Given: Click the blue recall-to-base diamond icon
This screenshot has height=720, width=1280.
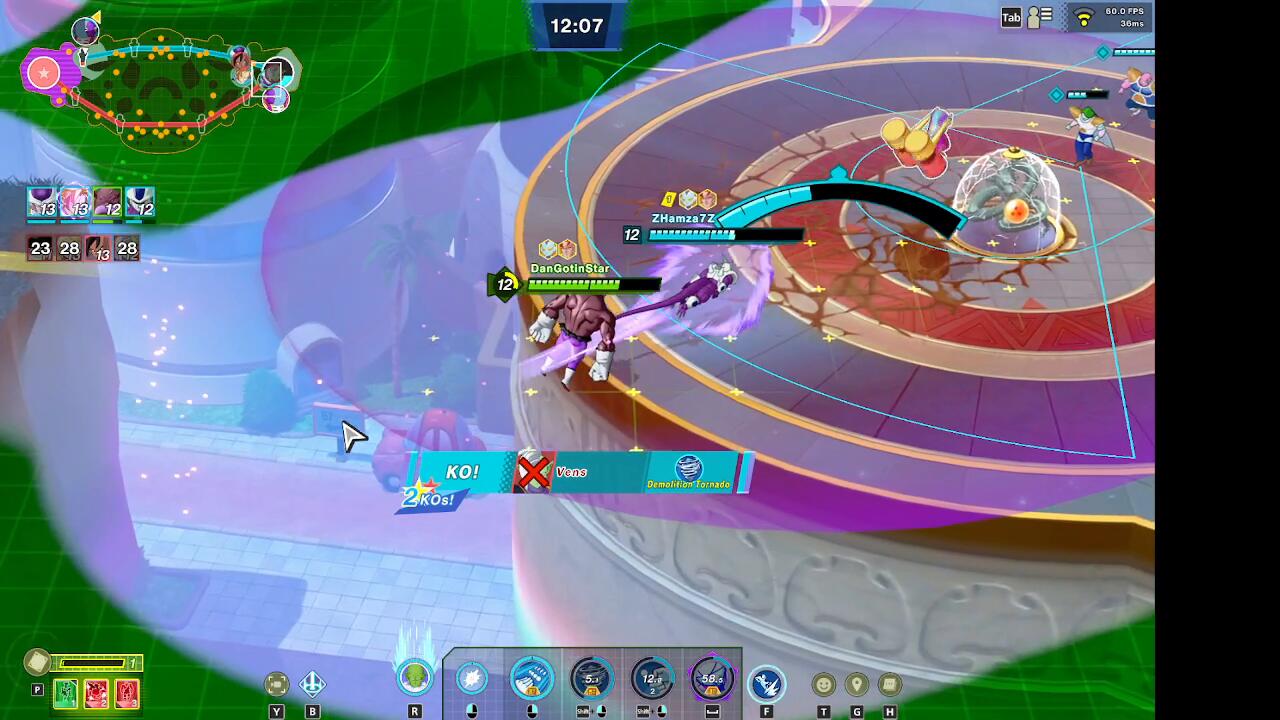Looking at the screenshot, I should pos(312,684).
